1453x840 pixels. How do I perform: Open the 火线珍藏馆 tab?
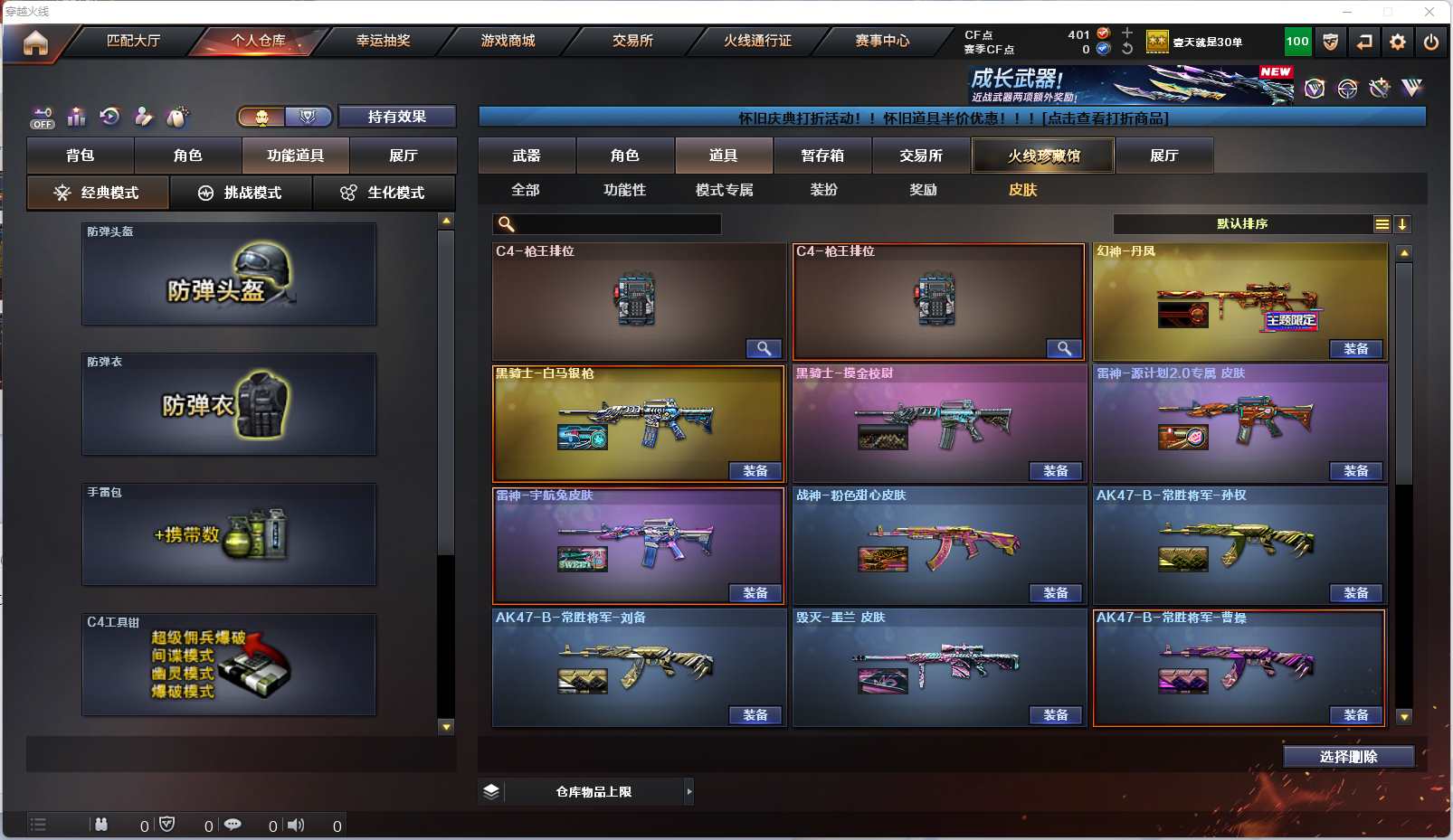(1043, 156)
